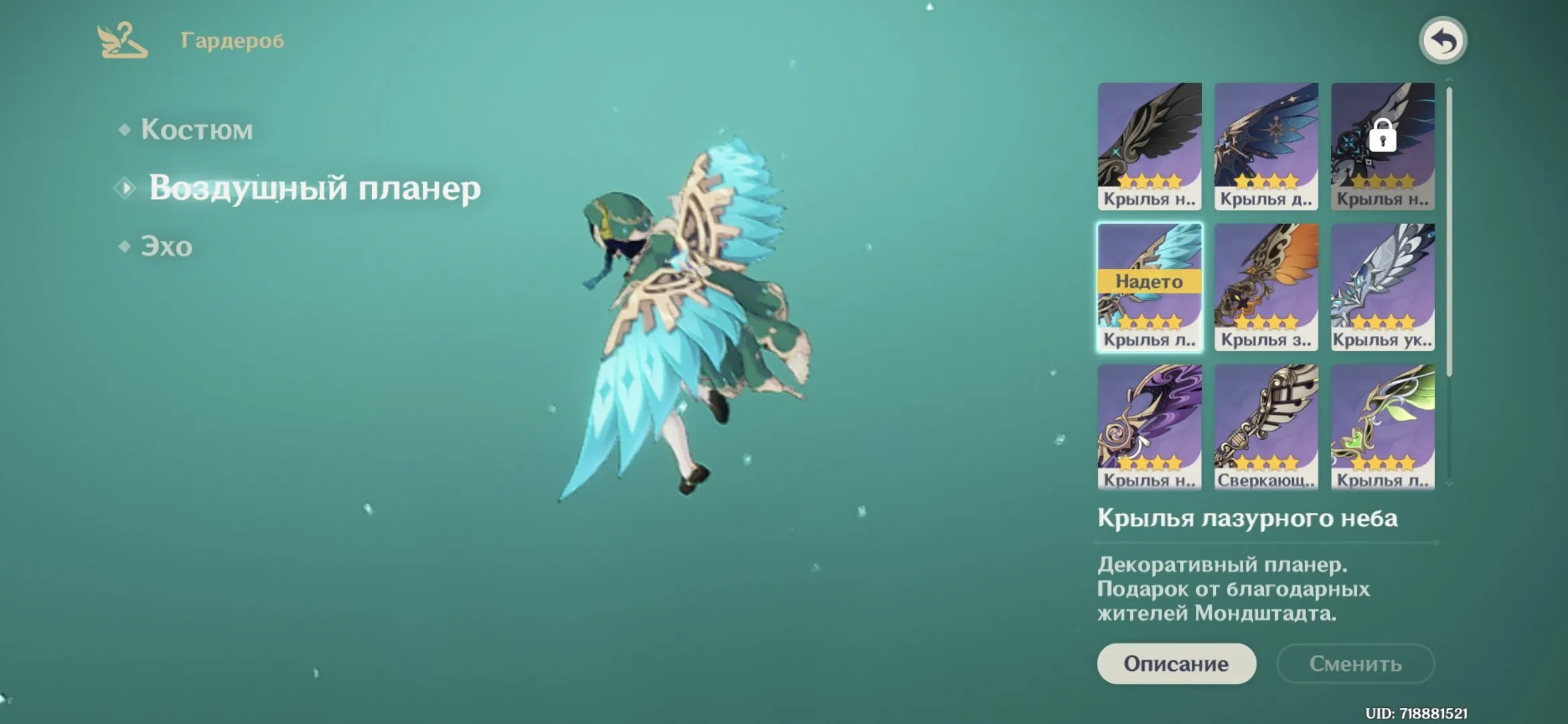Choose the white silver feathered wings
This screenshot has width=1568, height=724.
[1382, 287]
